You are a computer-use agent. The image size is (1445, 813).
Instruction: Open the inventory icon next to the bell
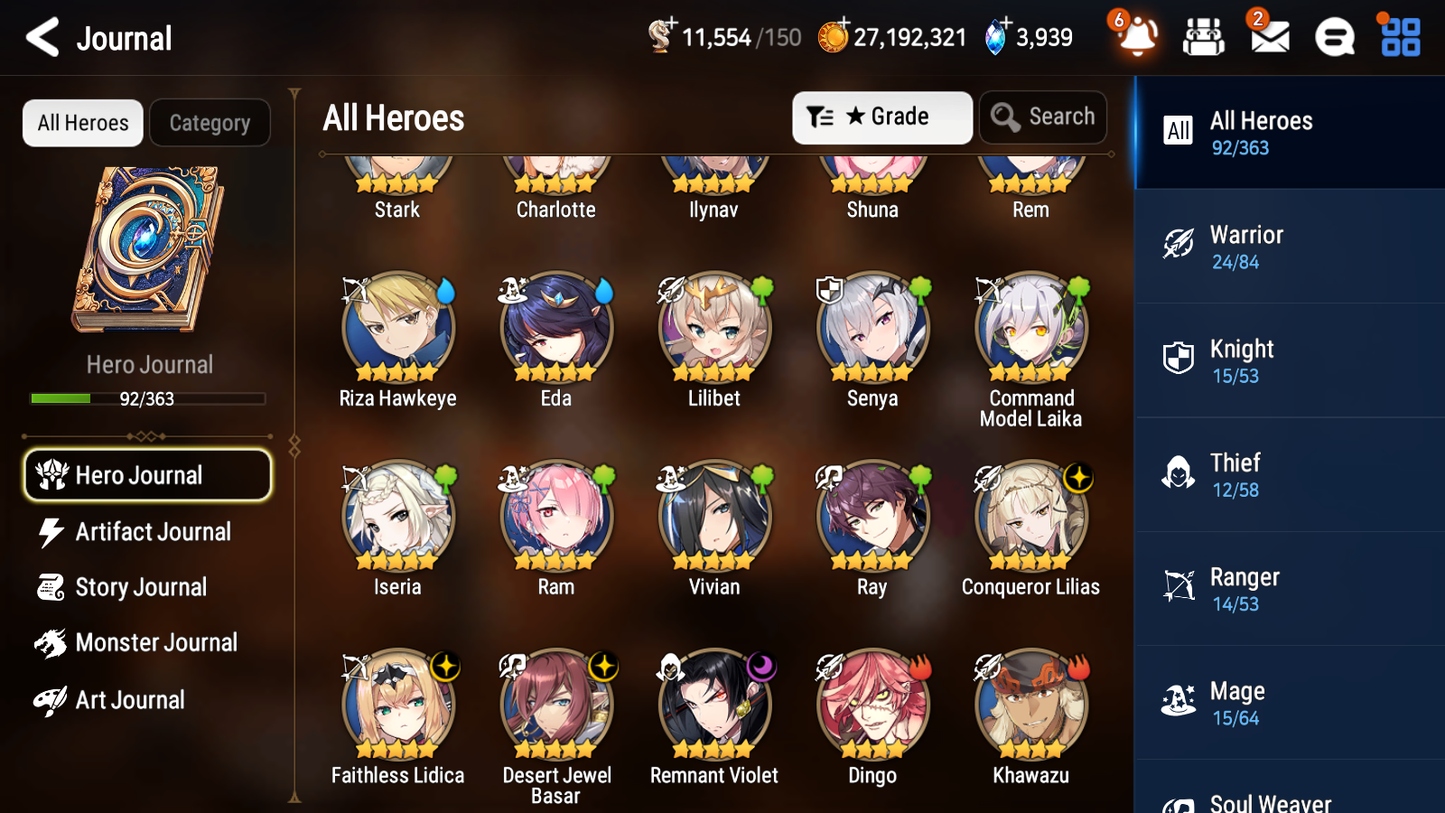pos(1203,36)
